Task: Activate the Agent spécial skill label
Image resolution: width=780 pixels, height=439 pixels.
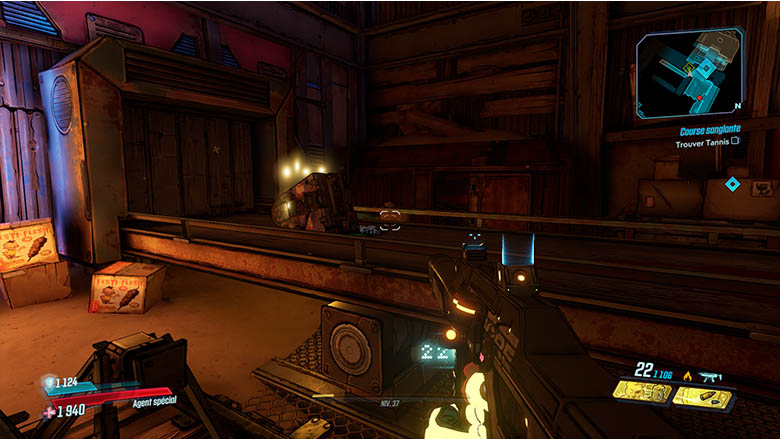Action: click(x=155, y=404)
